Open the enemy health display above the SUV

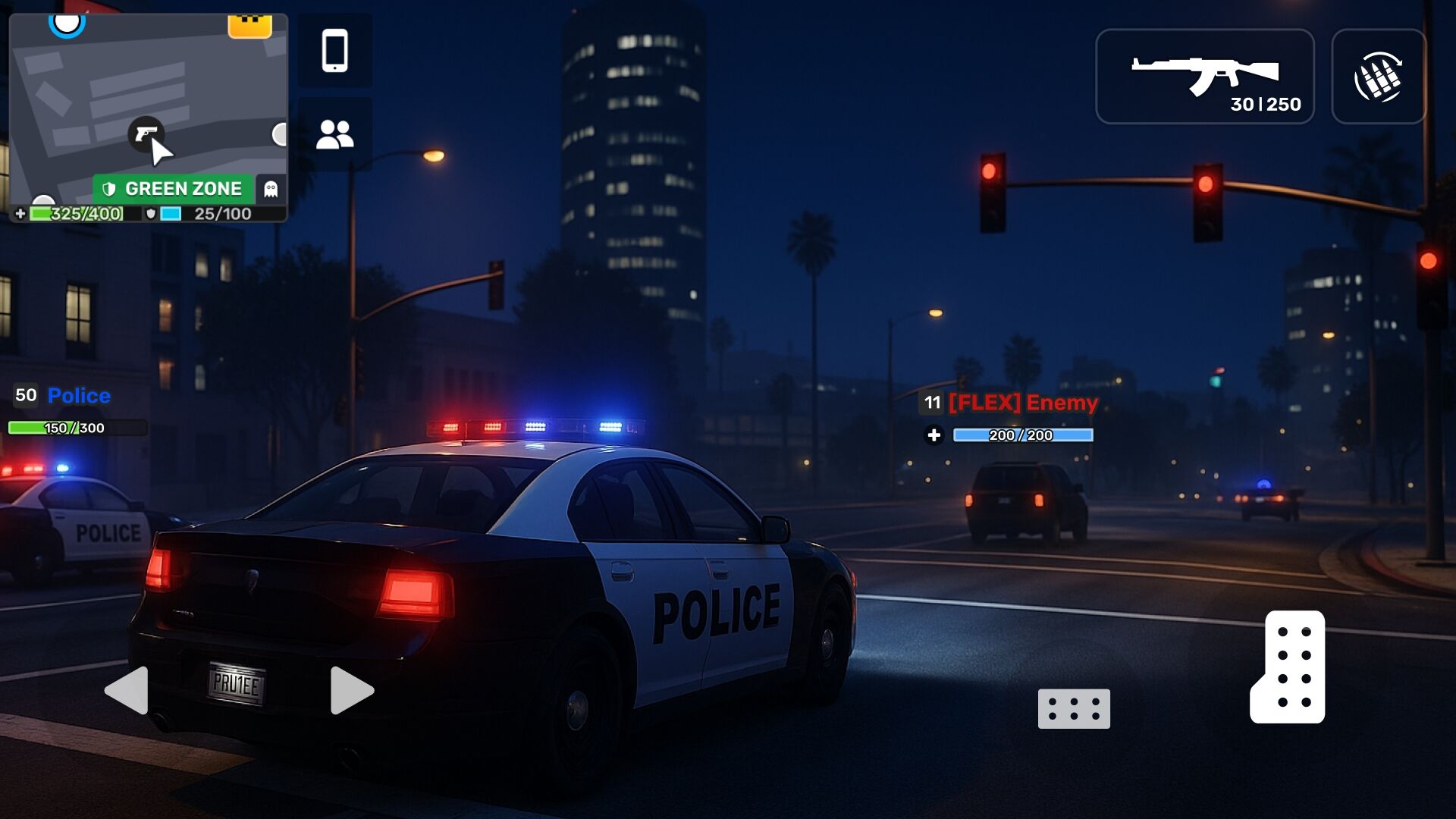click(x=1022, y=436)
